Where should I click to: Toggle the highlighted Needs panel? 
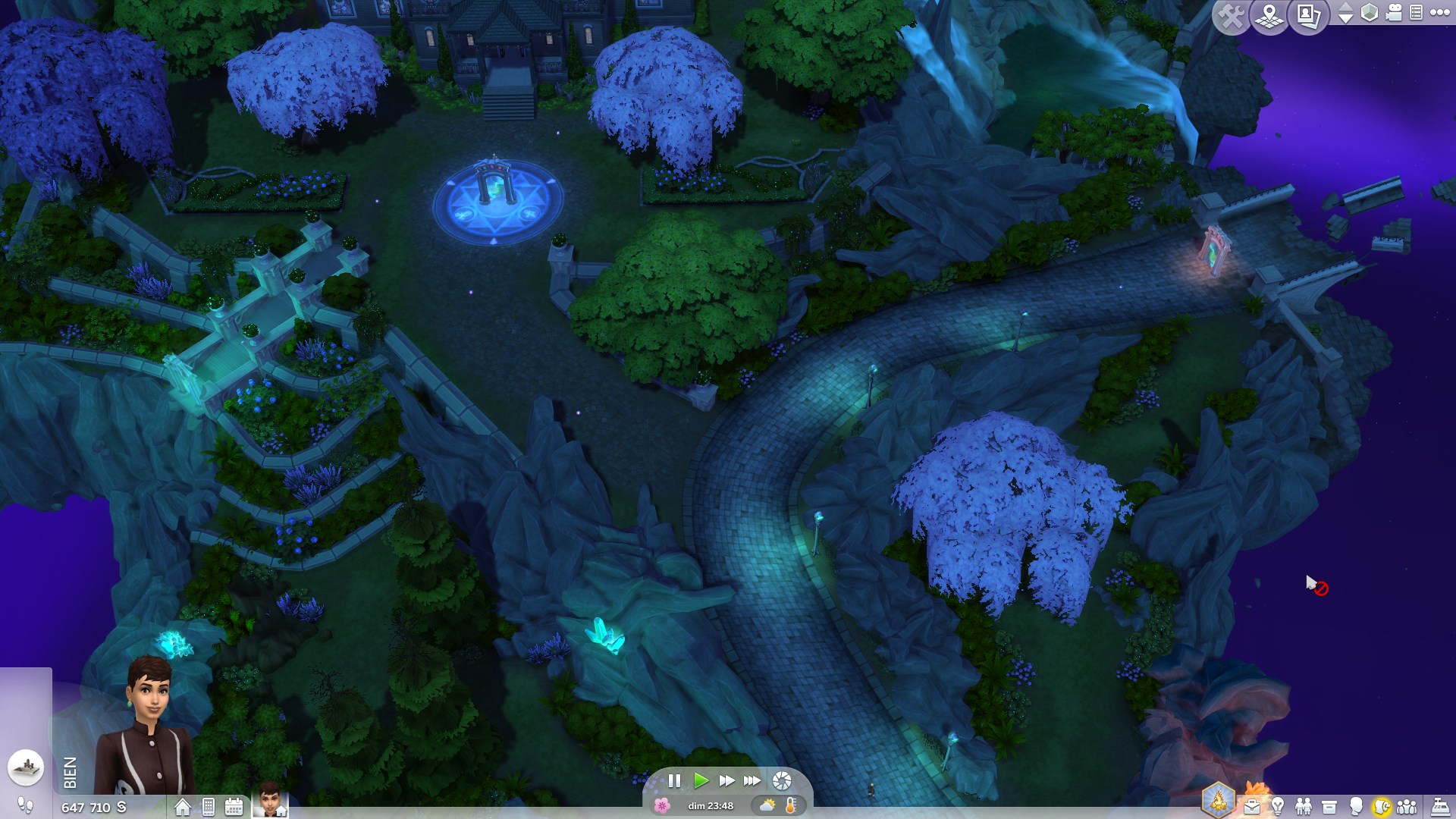[1382, 806]
